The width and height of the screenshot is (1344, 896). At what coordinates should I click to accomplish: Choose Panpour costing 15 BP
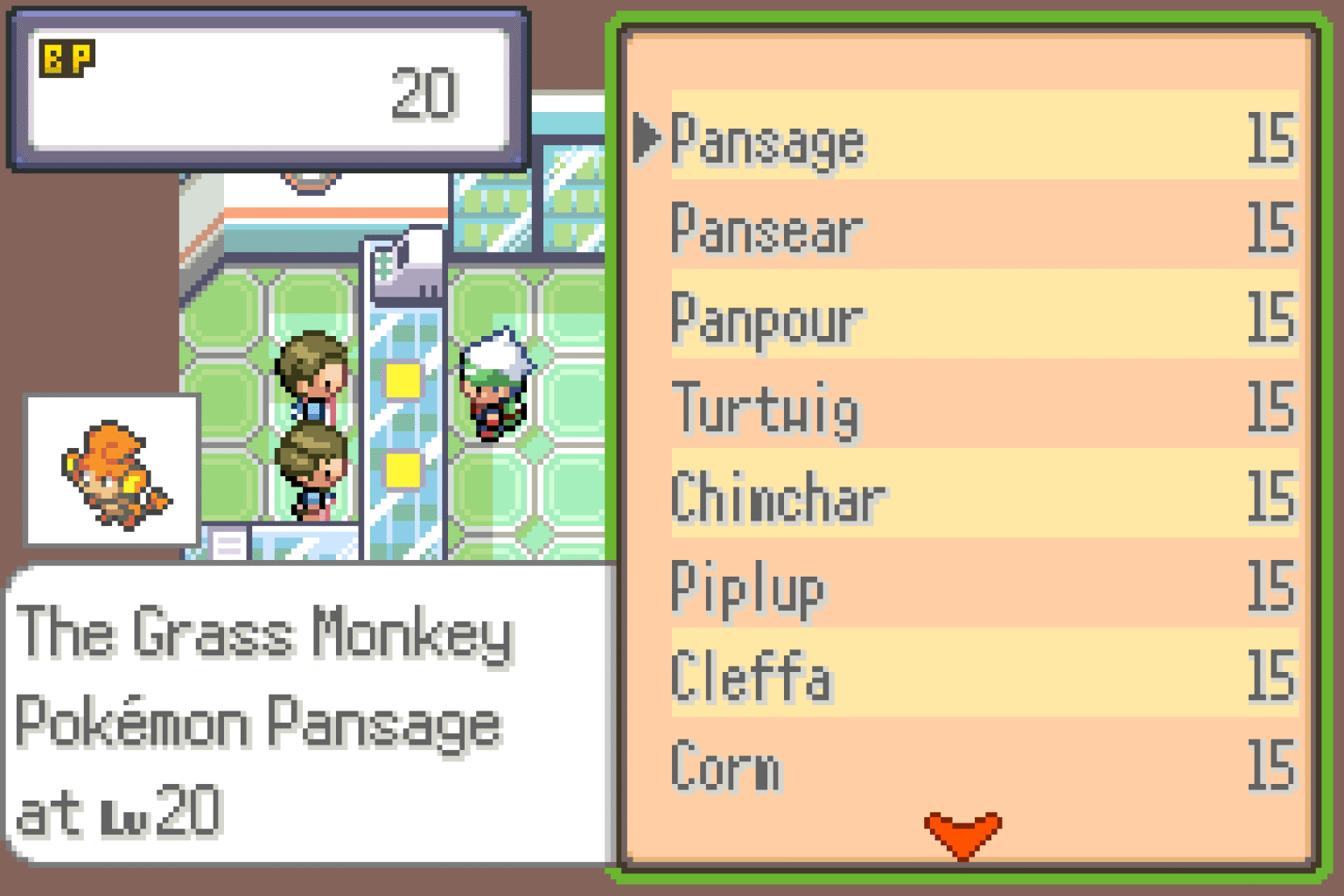click(x=764, y=318)
